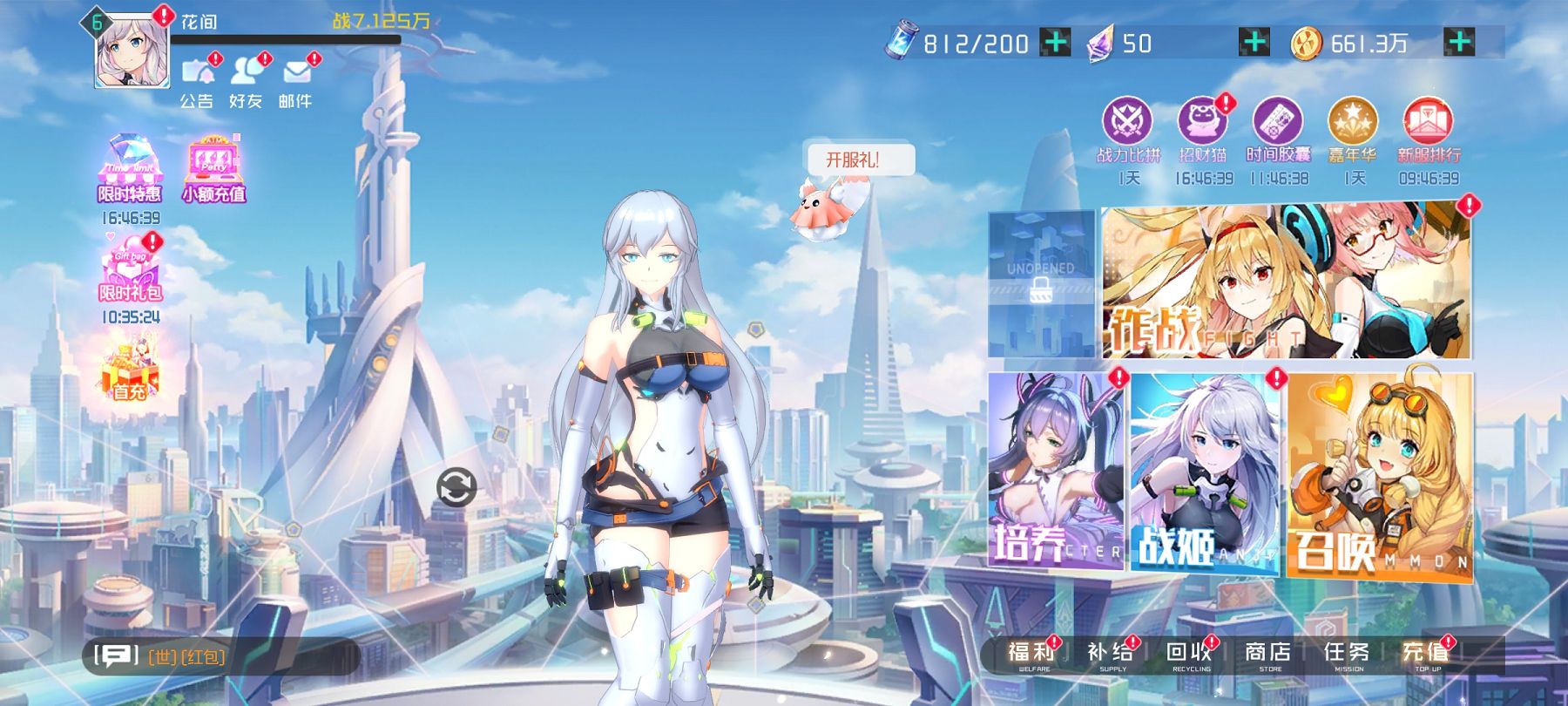Open the 培养 character training panel
This screenshot has height=706, width=1568.
tap(1056, 471)
